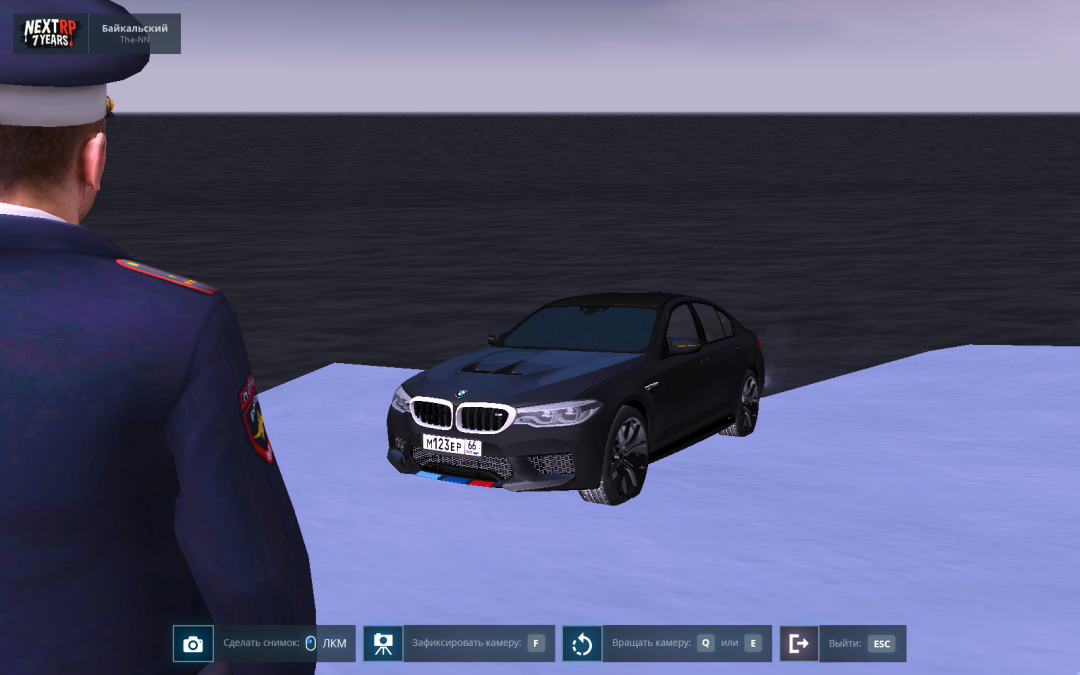Click the rotate camera arrows icon
Screen dimensions: 1080x675
[582, 644]
